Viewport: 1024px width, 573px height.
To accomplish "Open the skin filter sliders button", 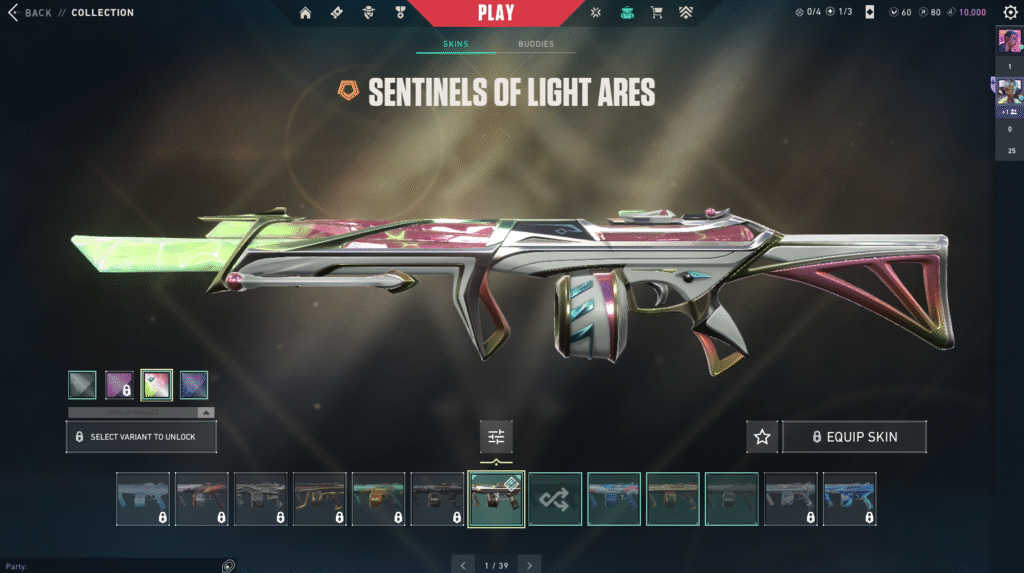I will click(x=496, y=436).
